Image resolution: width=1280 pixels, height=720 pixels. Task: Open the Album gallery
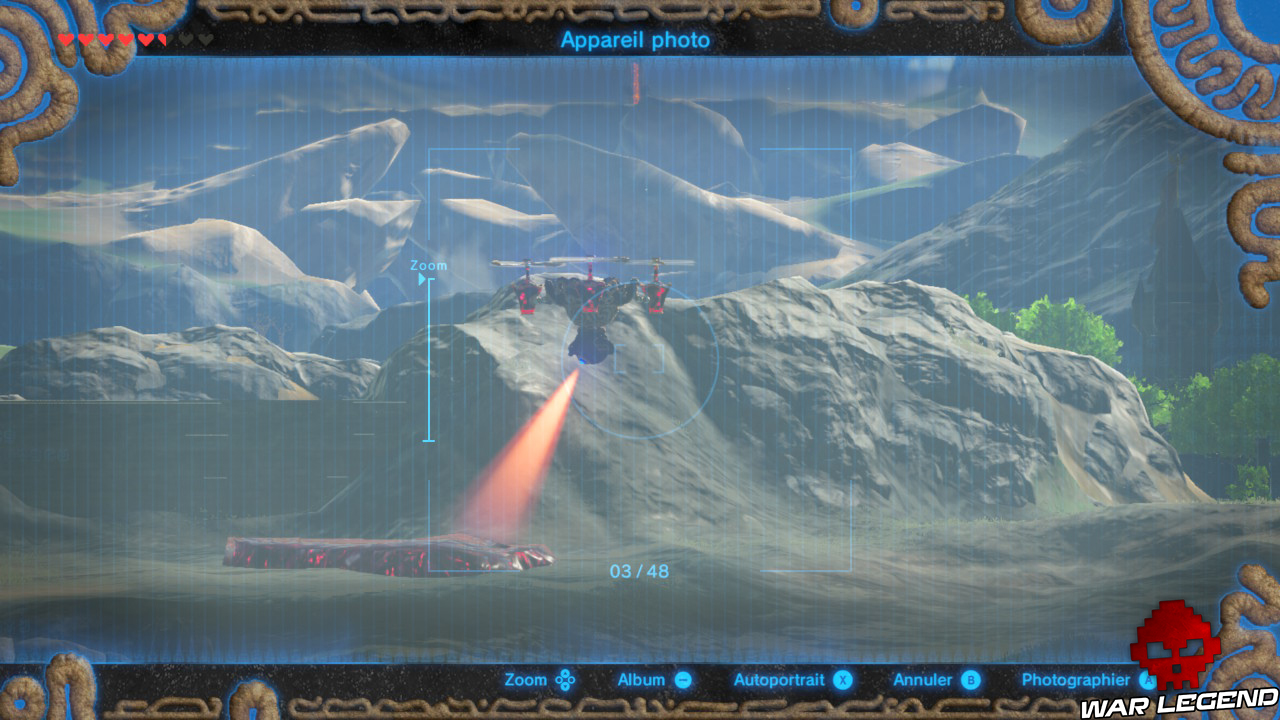(x=641, y=679)
